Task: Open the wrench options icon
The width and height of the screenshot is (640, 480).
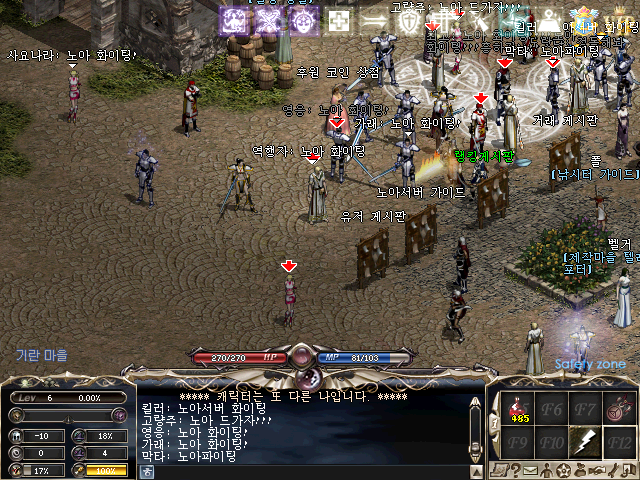Action: [613, 470]
